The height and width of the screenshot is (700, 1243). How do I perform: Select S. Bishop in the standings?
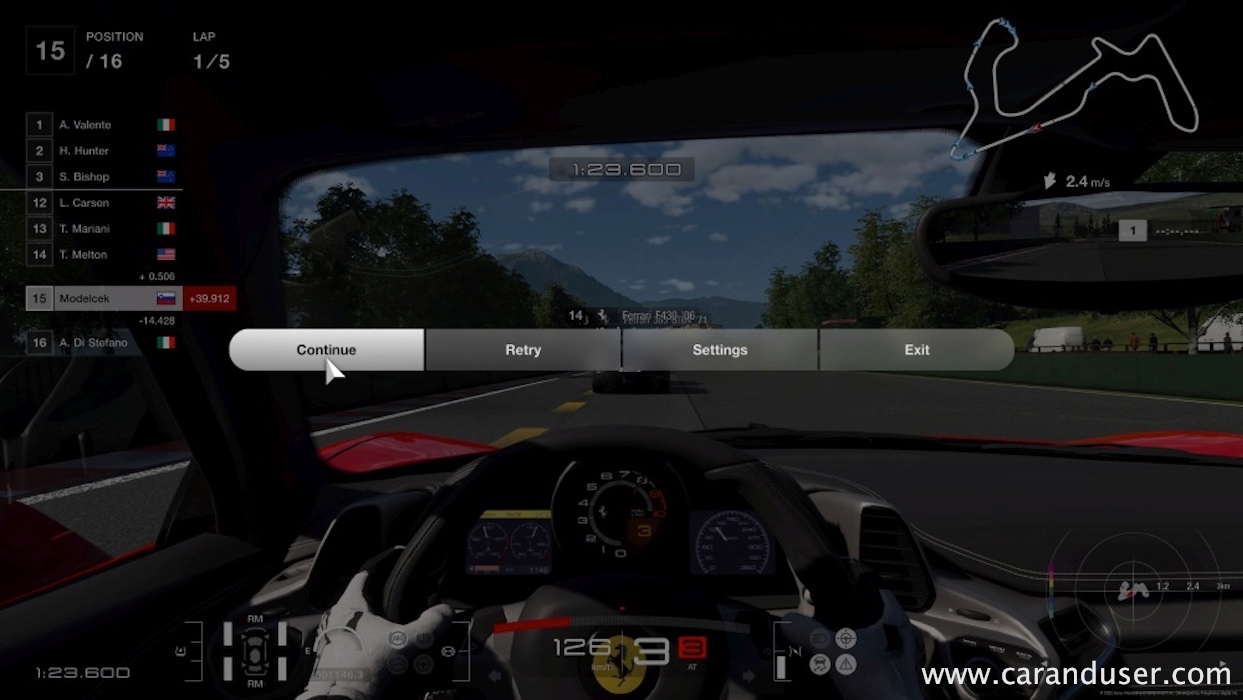coord(102,177)
